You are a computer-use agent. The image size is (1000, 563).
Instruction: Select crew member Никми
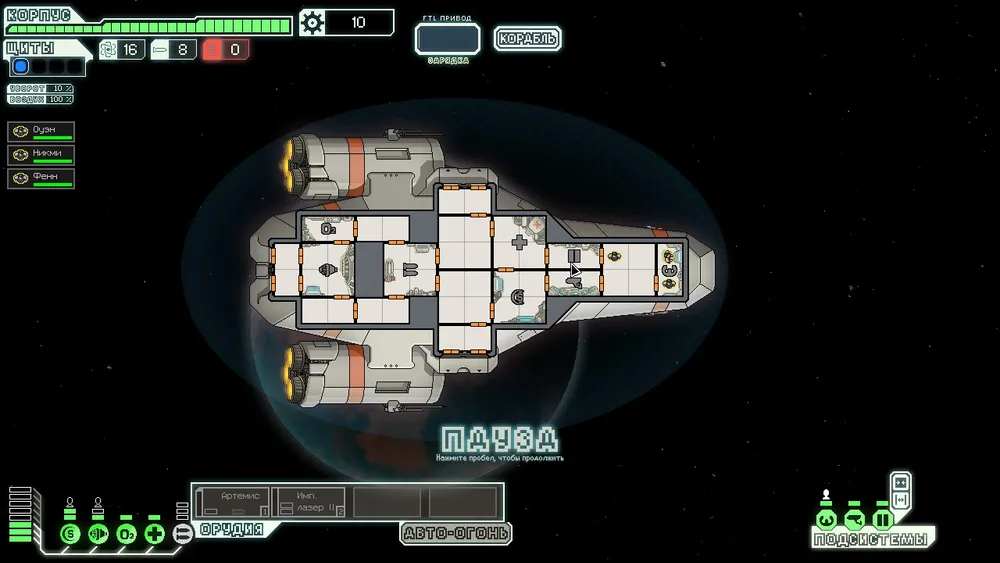click(x=41, y=155)
